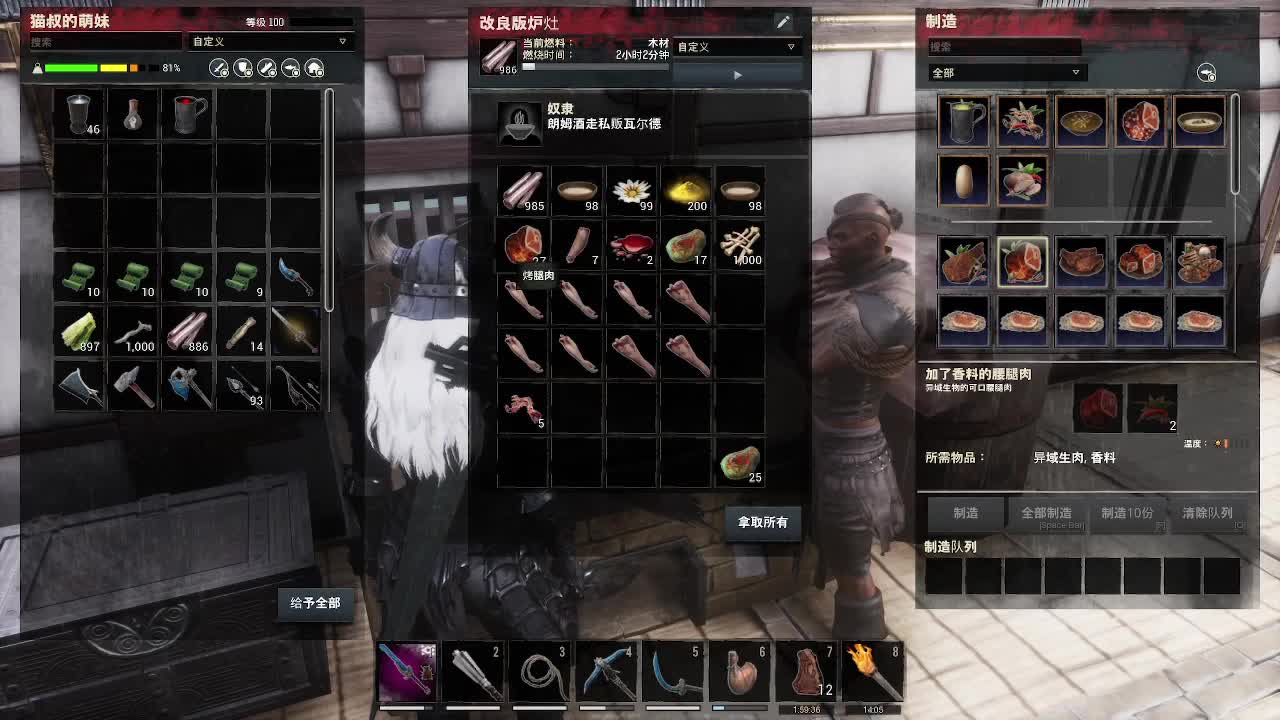Select the fish icon to filter consumables

289,66
